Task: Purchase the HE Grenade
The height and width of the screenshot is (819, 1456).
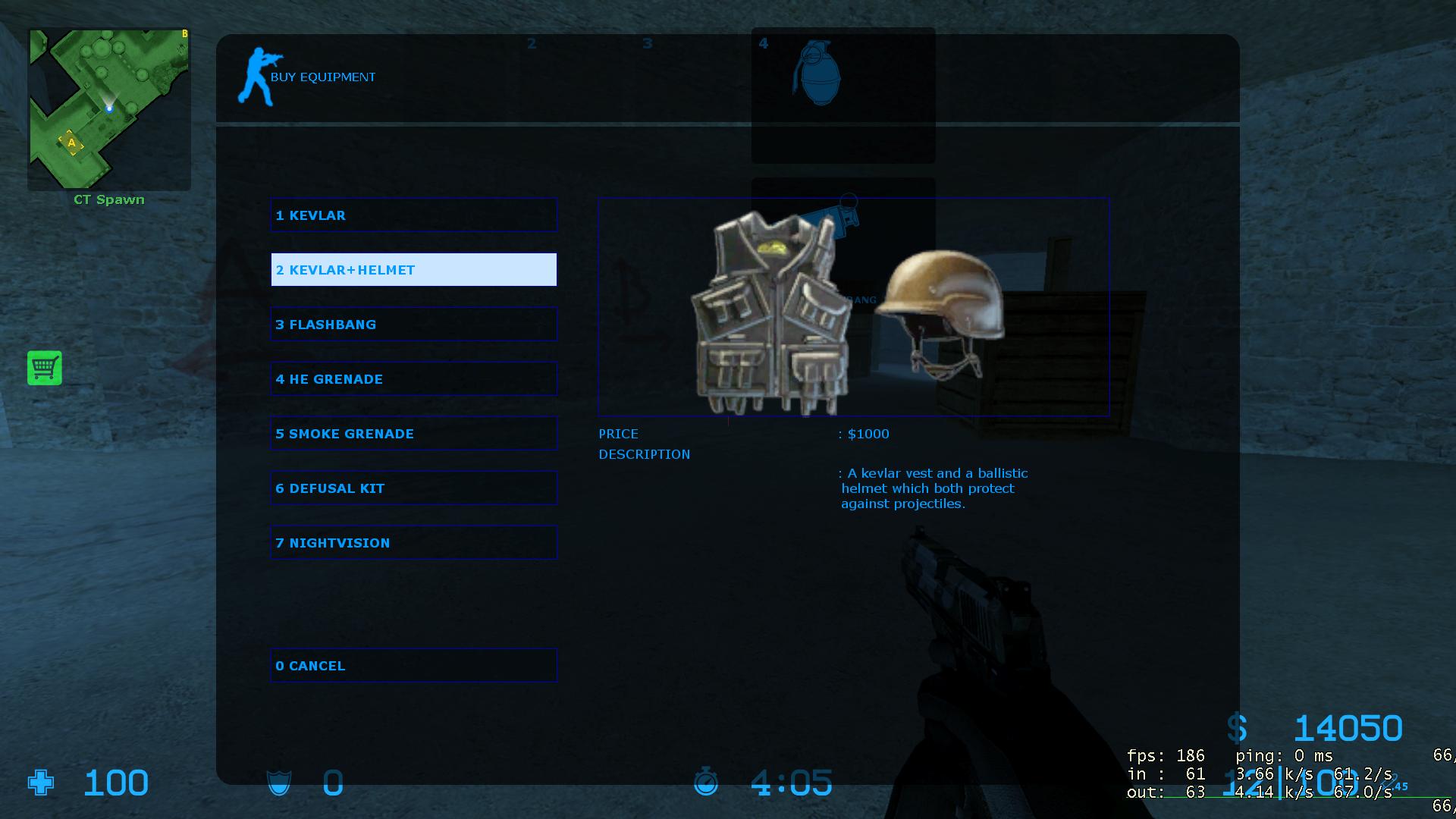Action: pyautogui.click(x=413, y=379)
